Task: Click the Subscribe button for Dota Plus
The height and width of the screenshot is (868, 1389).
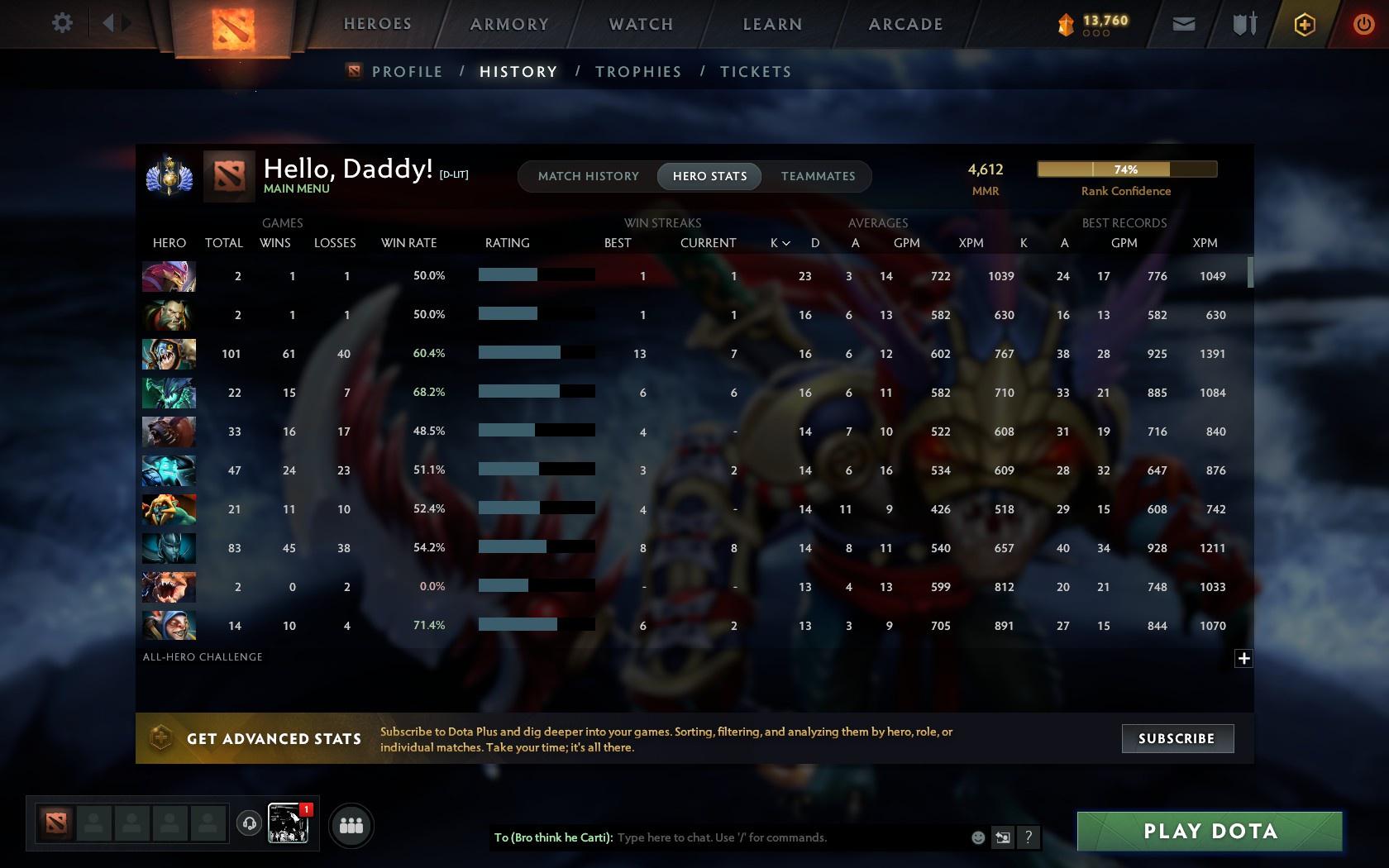Action: [1177, 738]
